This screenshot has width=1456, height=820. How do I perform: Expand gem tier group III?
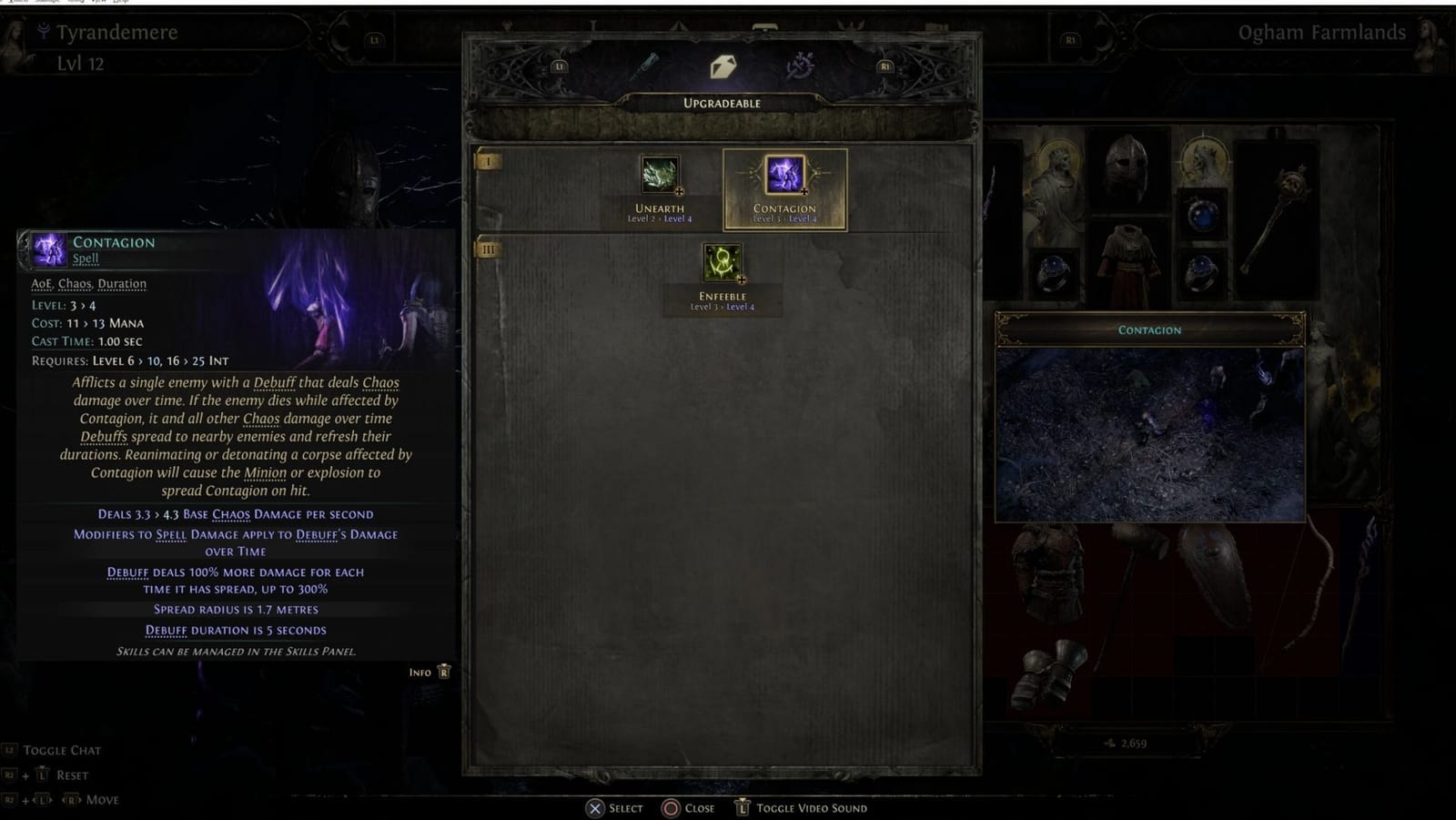coord(490,248)
